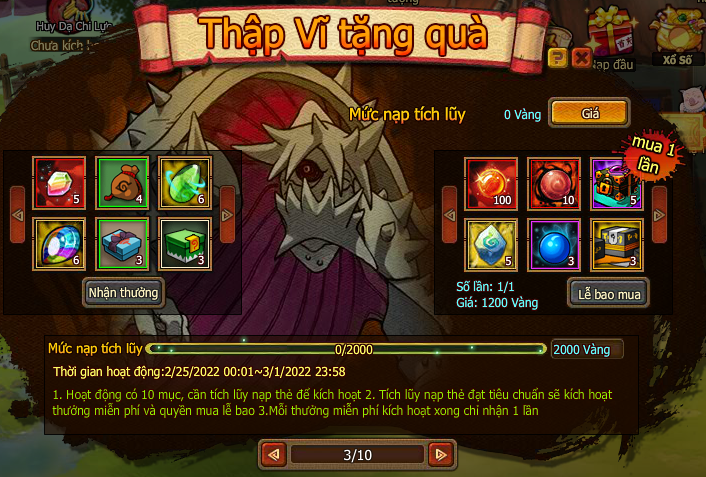Select the golden chest pack item

615,244
